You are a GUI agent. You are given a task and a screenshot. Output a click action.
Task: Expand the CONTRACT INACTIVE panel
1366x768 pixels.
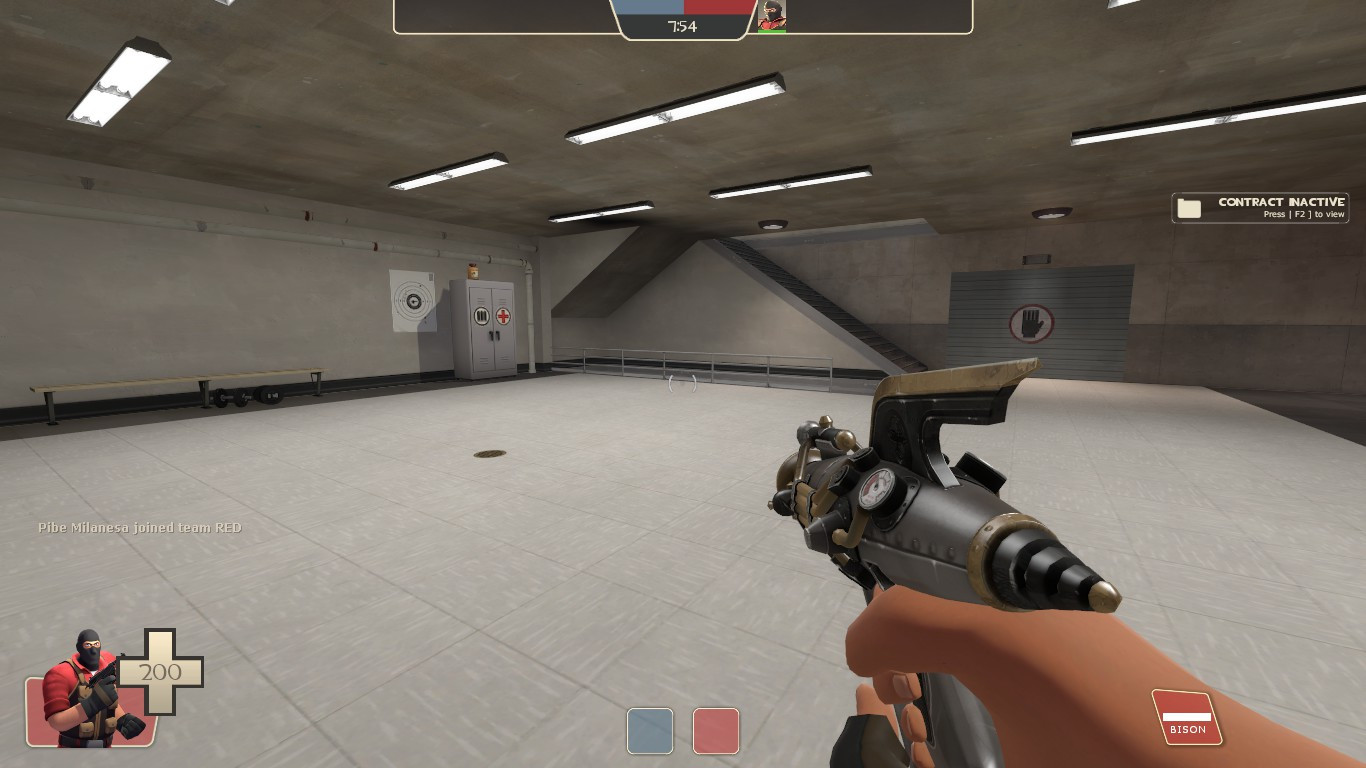(1259, 207)
